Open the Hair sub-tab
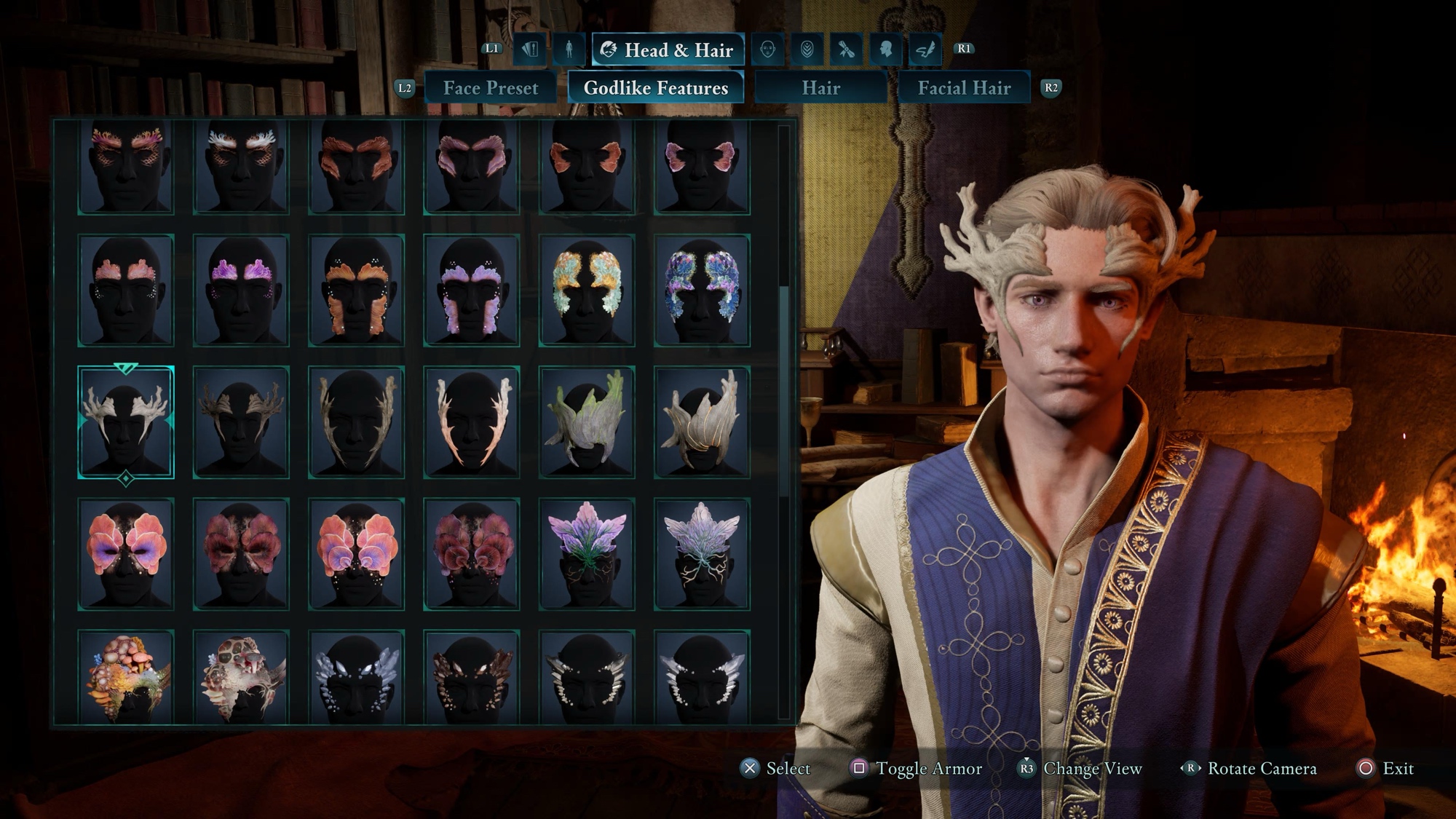1456x819 pixels. pyautogui.click(x=820, y=88)
